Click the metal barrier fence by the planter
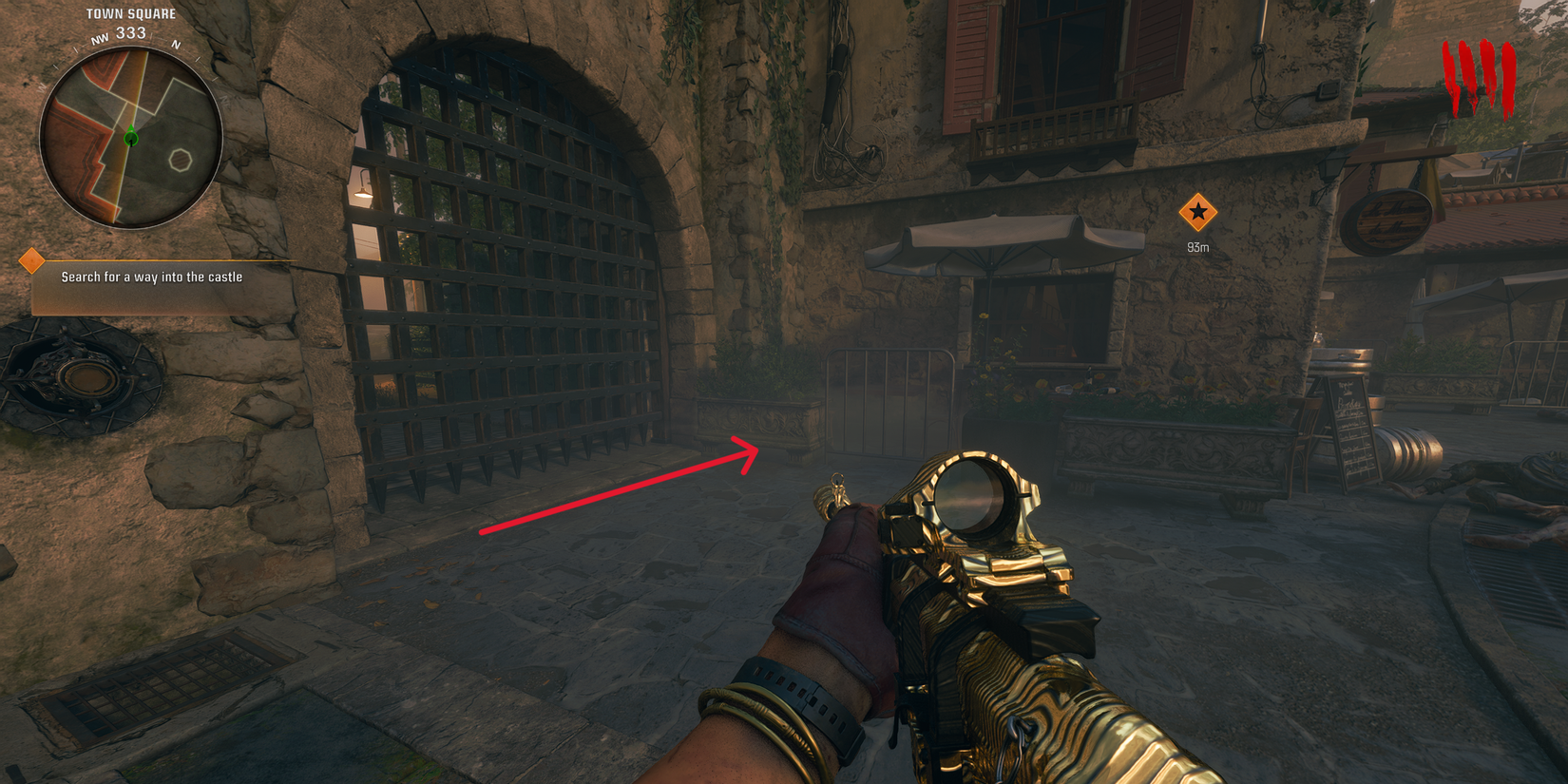This screenshot has height=784, width=1568. 889,404
